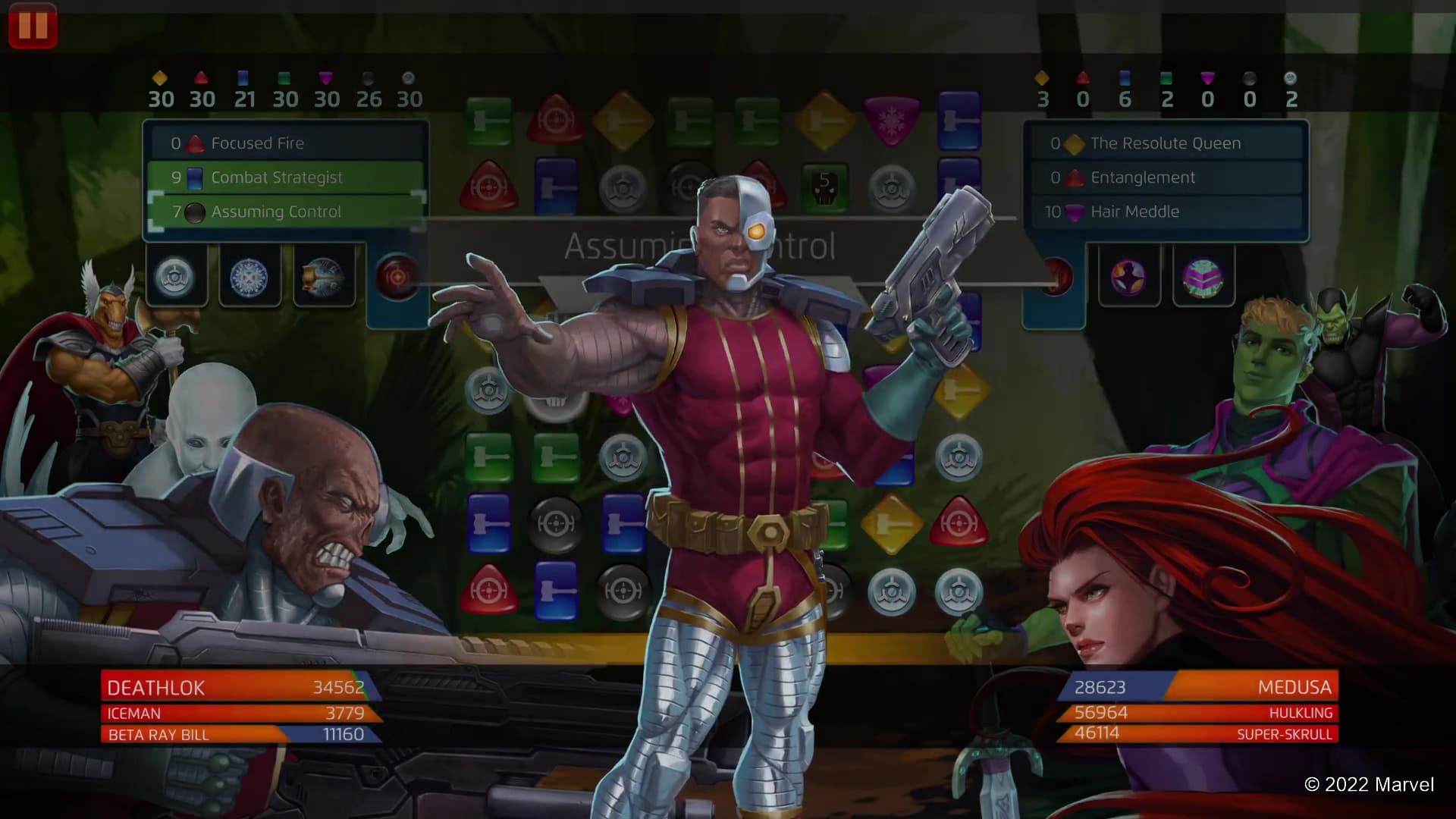The height and width of the screenshot is (819, 1456).
Task: Tap the red Team-Up power icon on the left
Action: (397, 277)
